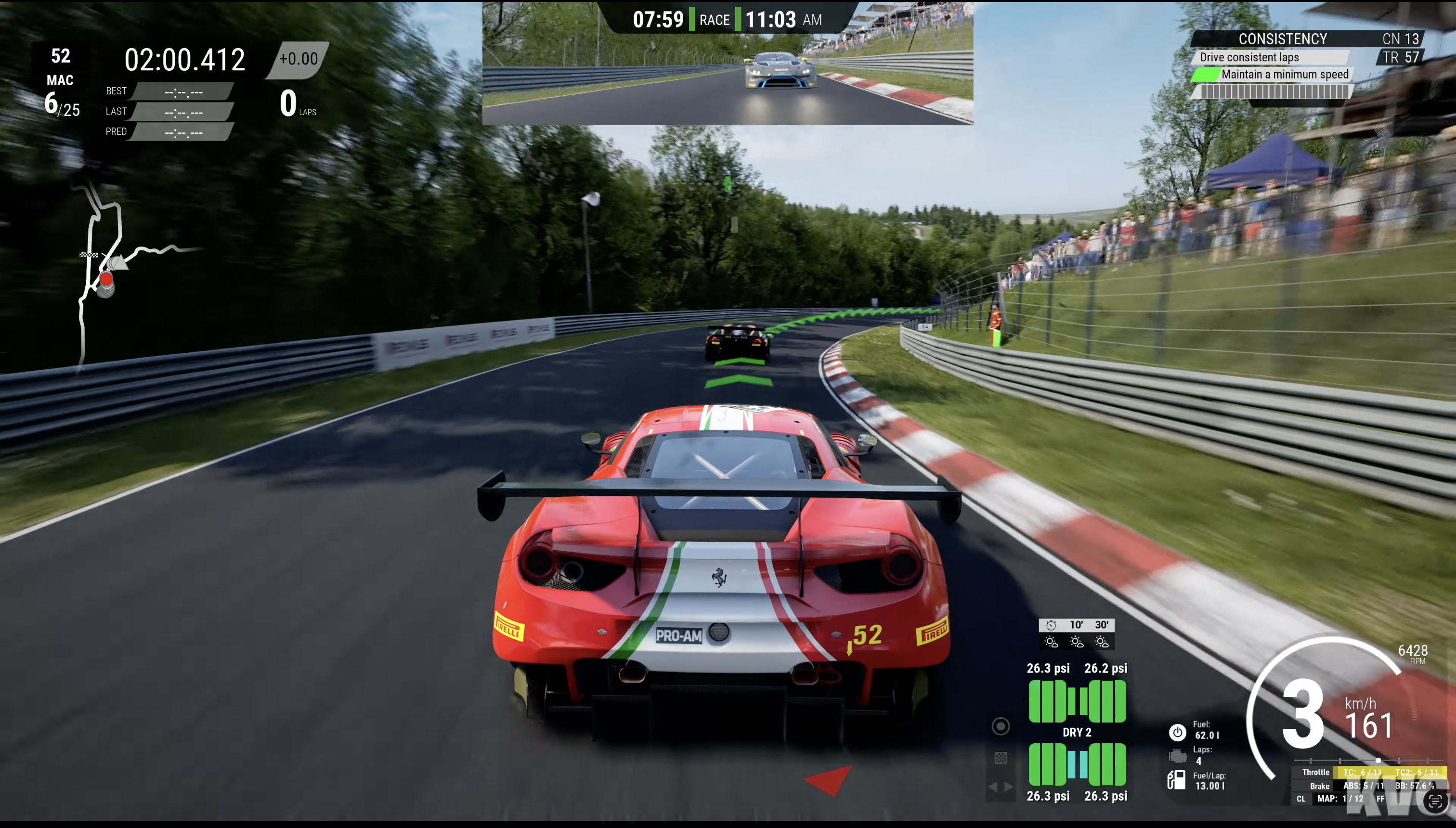Click the ABS 5/11 setting

coord(1363,786)
